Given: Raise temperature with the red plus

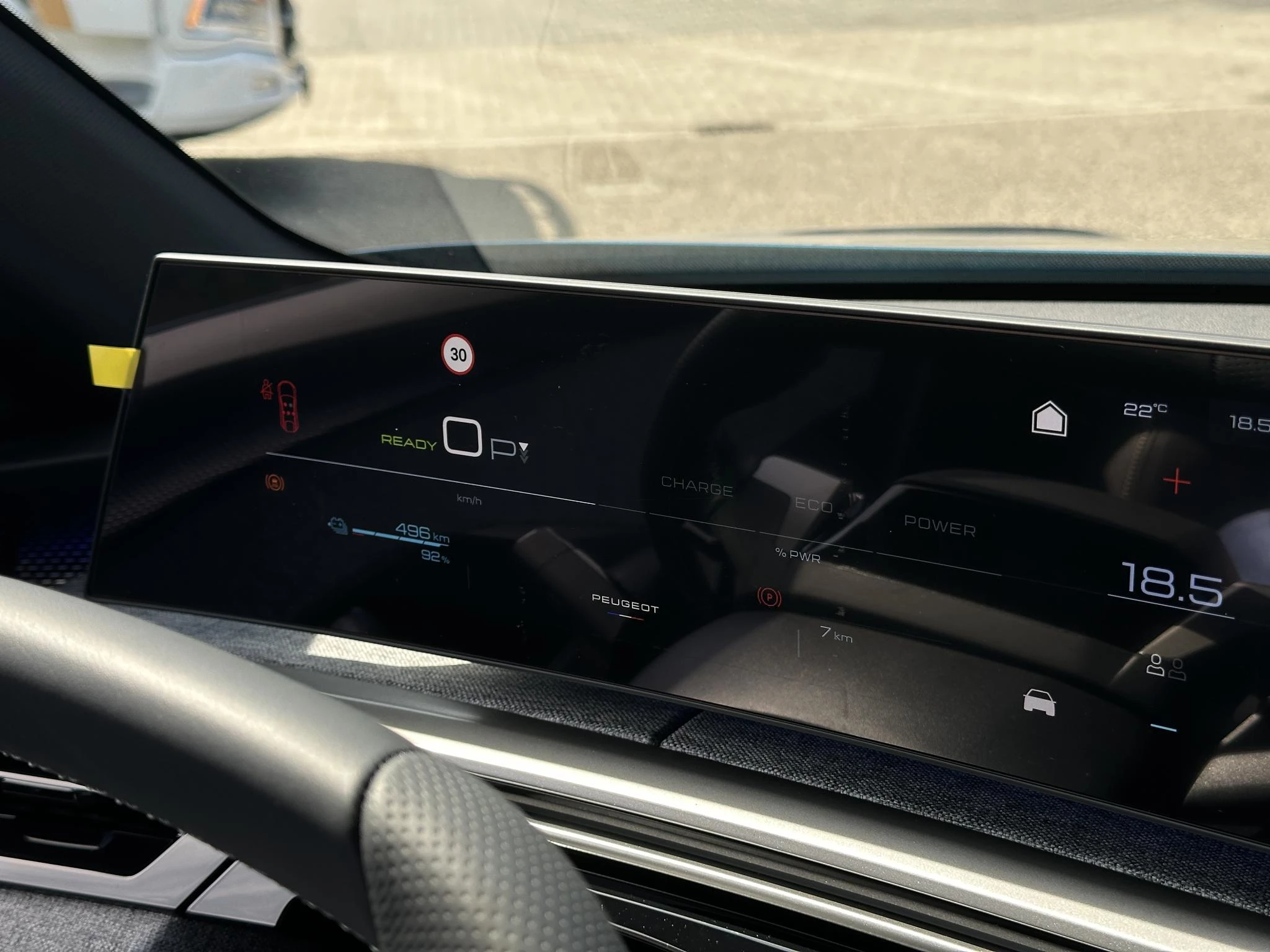Looking at the screenshot, I should point(1176,481).
